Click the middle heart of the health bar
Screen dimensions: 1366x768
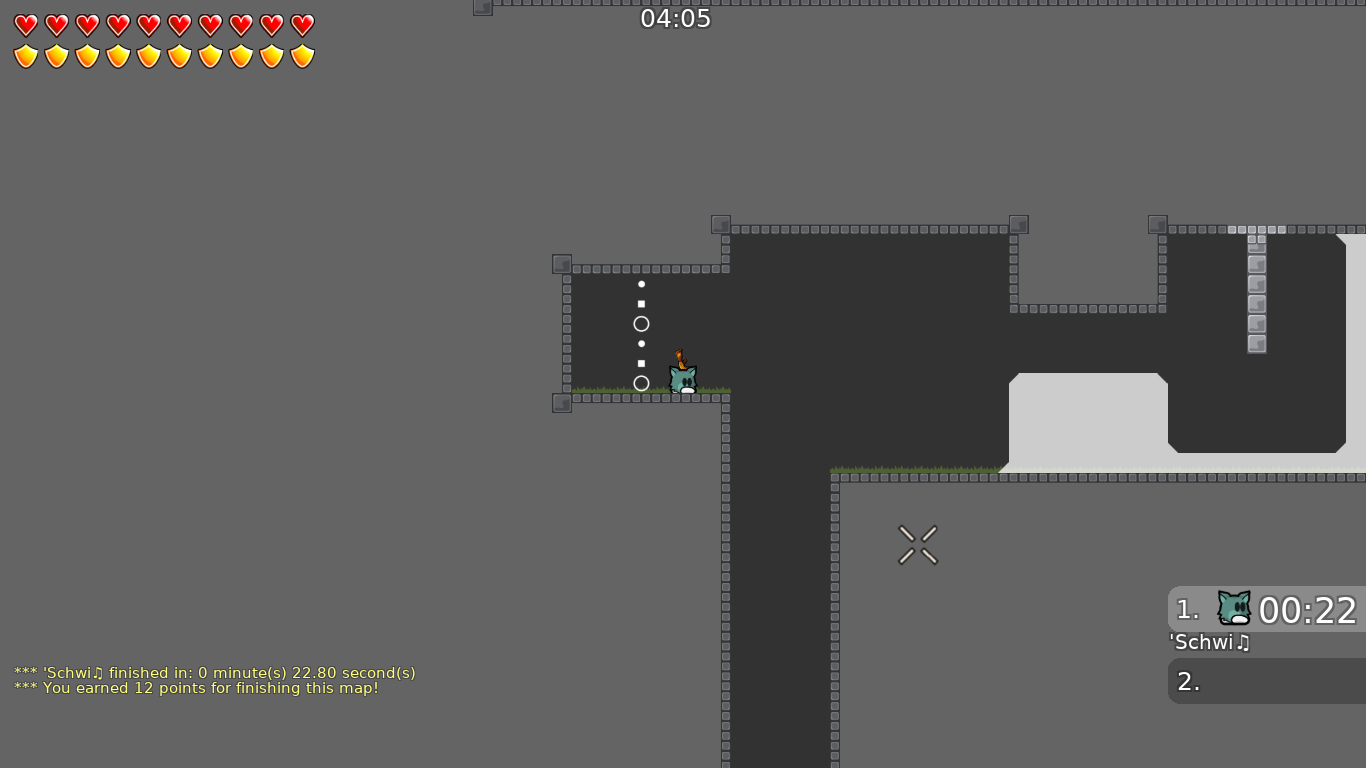point(146,25)
